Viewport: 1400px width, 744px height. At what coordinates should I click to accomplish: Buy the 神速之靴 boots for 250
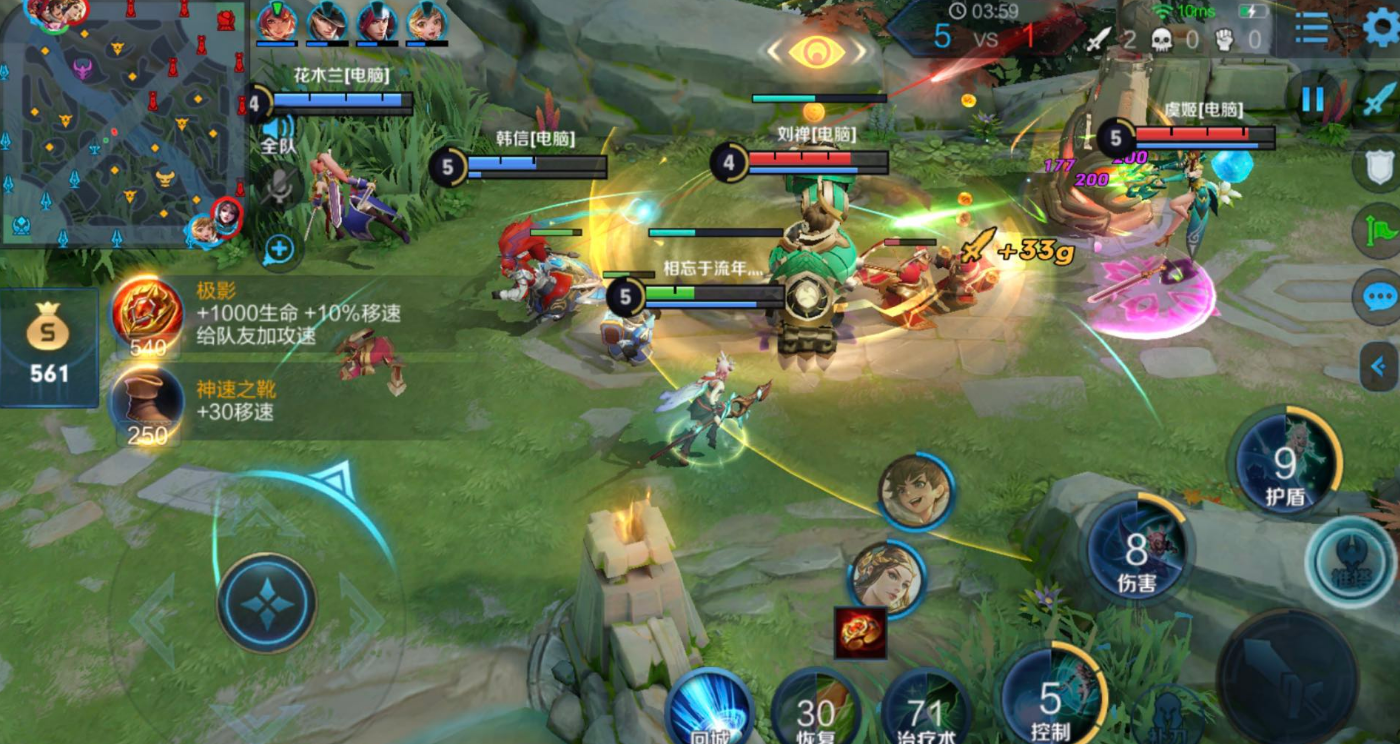click(x=147, y=402)
